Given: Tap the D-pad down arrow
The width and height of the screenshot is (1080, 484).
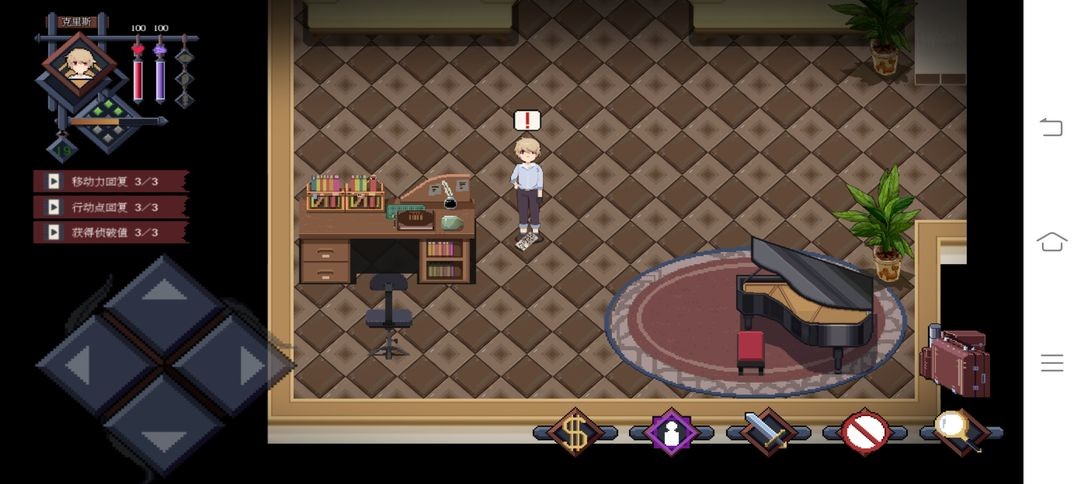Looking at the screenshot, I should pyautogui.click(x=164, y=430).
